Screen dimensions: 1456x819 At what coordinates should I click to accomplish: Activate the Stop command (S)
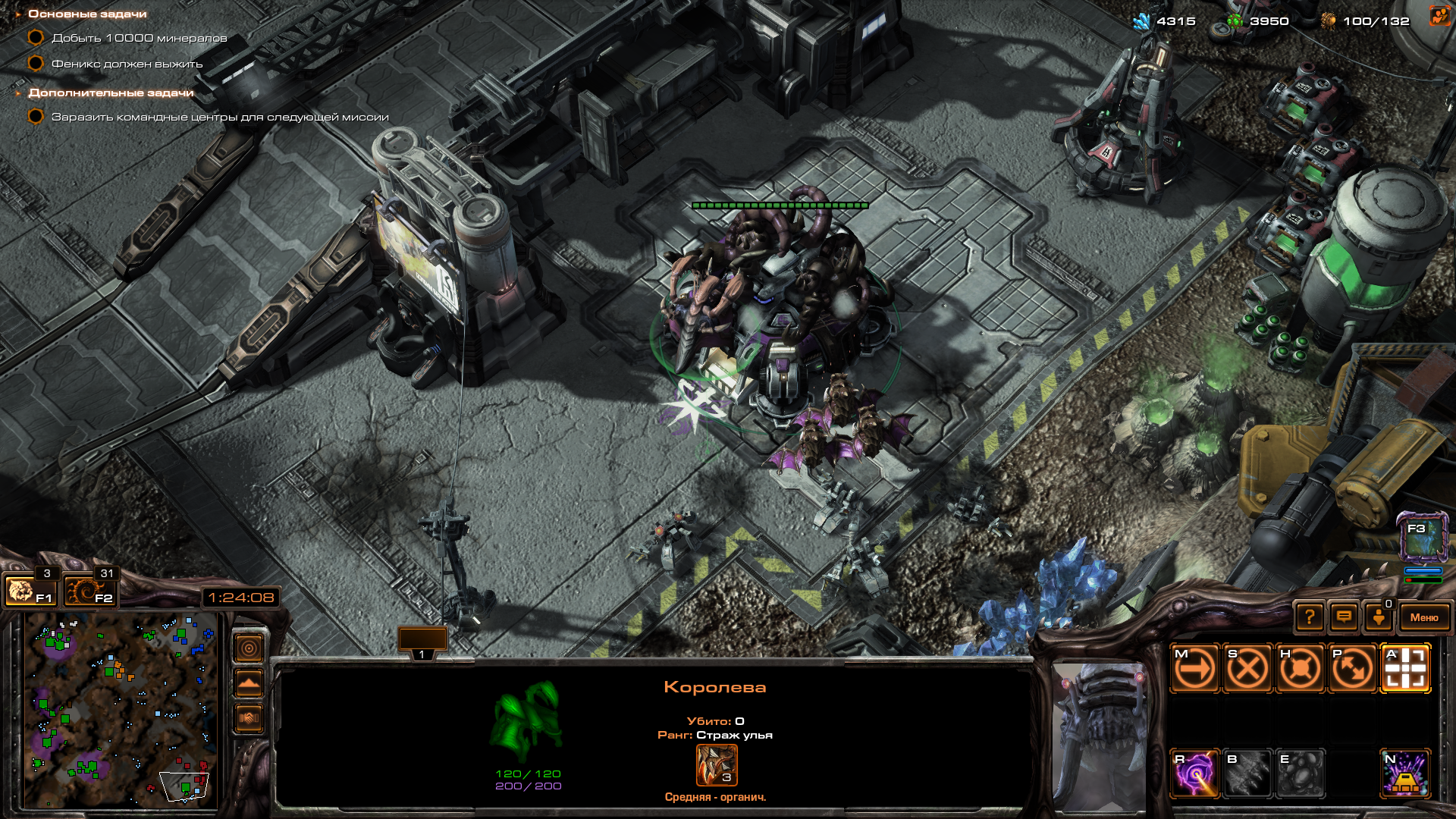tap(1247, 669)
